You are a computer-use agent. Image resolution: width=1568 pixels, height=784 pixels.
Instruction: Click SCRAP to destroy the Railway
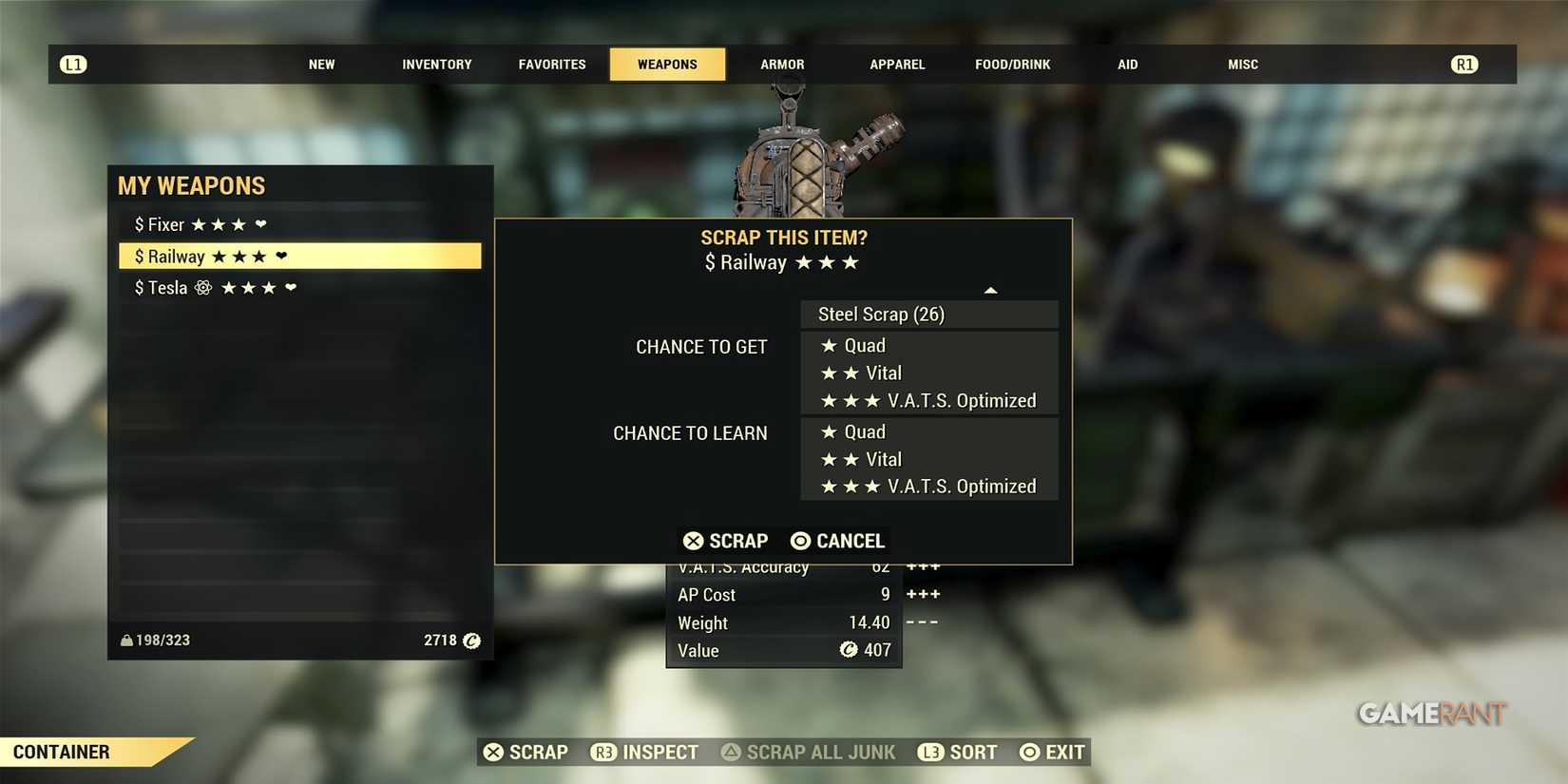(725, 541)
